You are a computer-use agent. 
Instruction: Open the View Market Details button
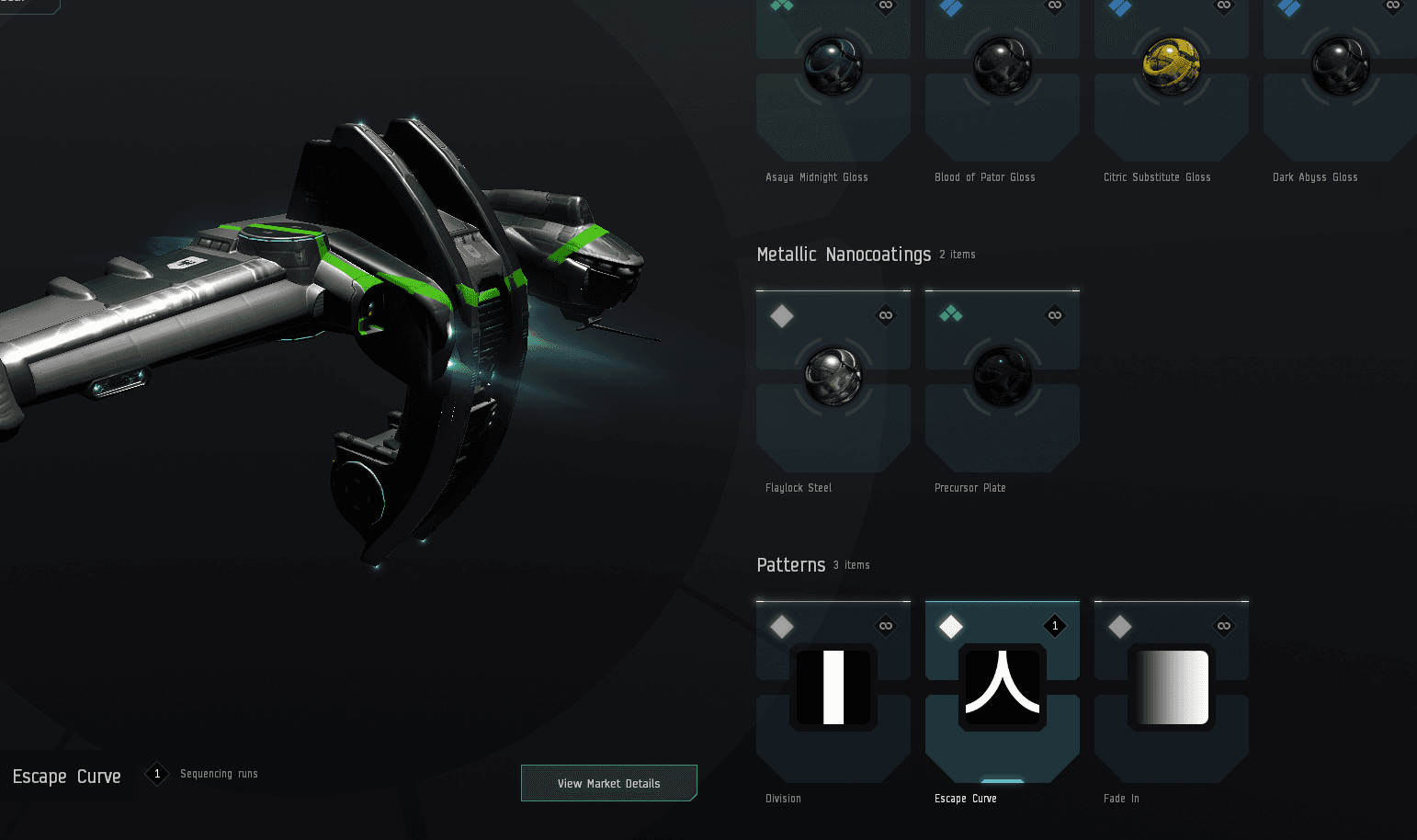(x=608, y=783)
